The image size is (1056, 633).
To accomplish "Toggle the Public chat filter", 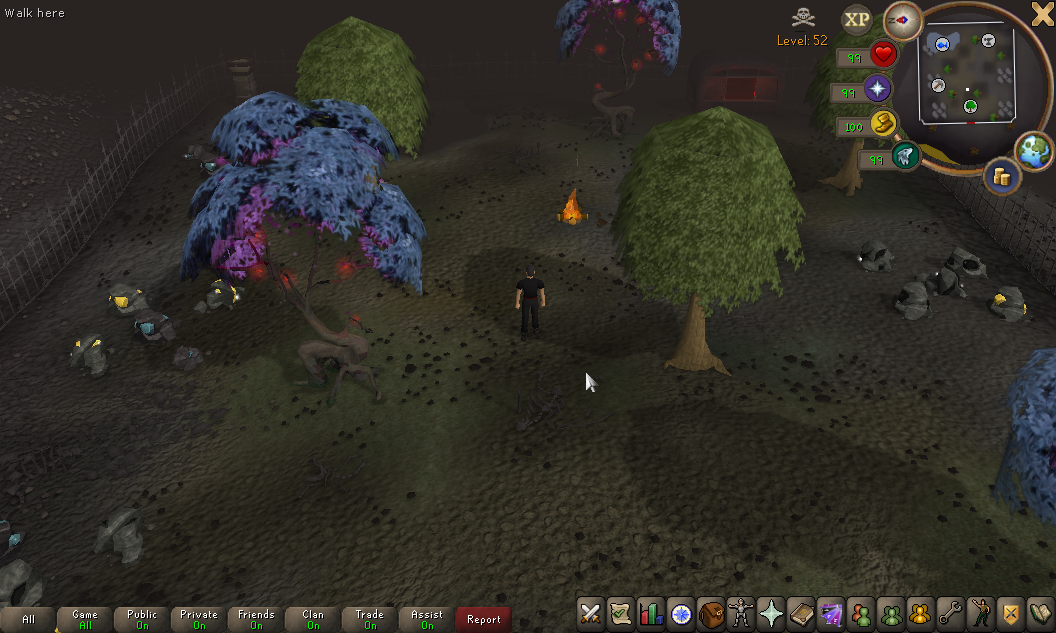I will (x=142, y=619).
